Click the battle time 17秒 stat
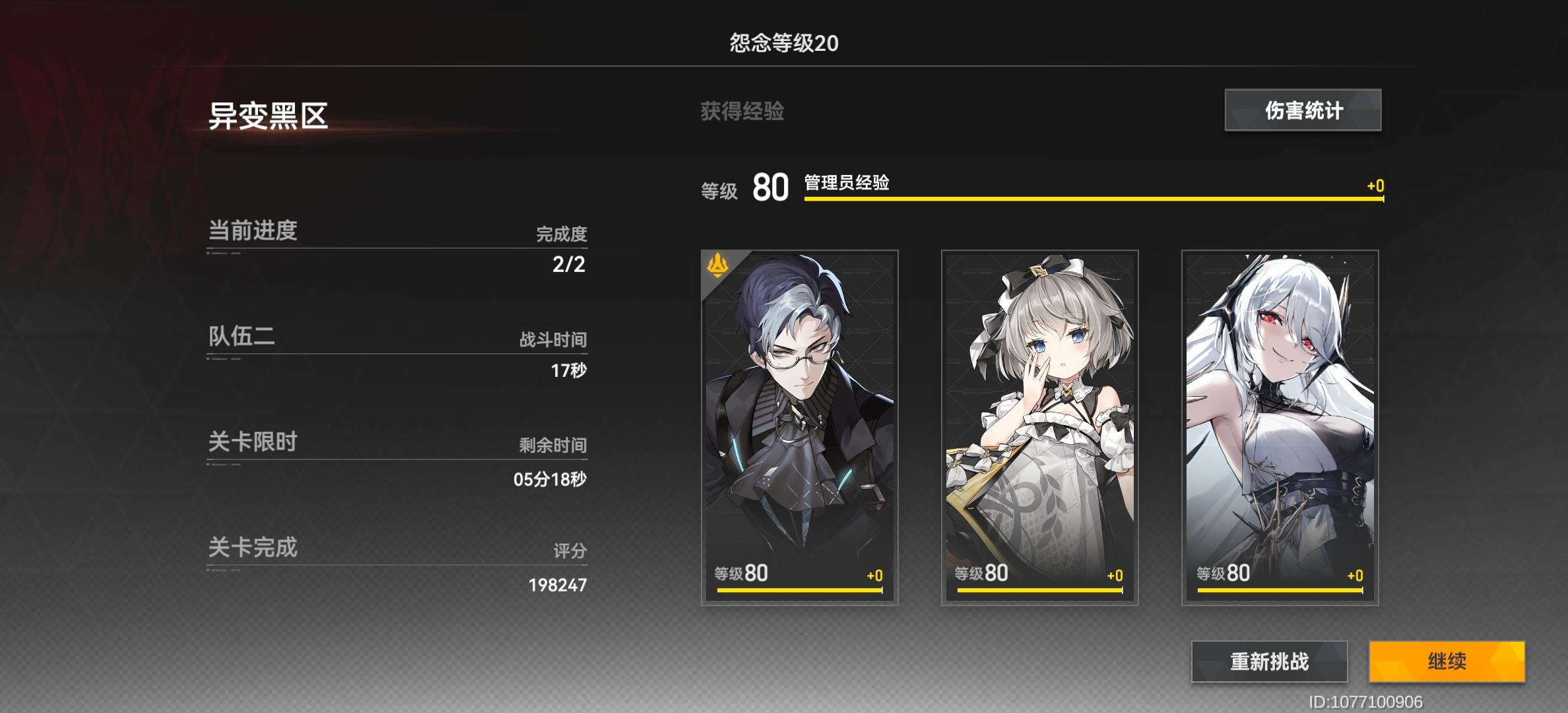Screen dimensions: 1568x713 click(568, 371)
